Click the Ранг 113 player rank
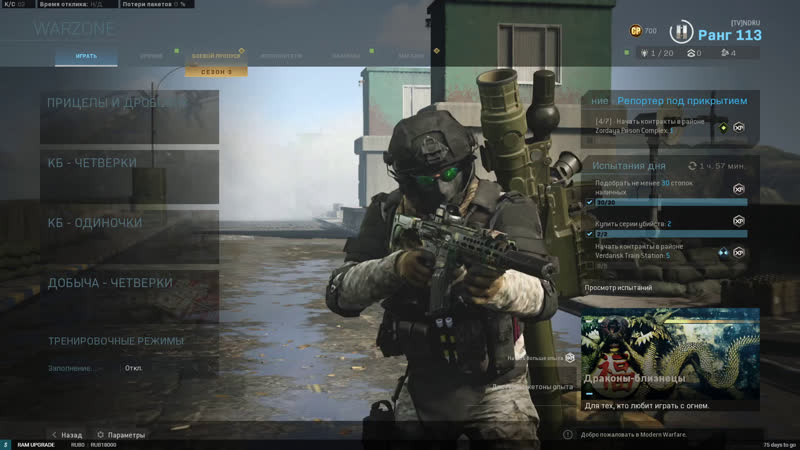This screenshot has height=450, width=800. pyautogui.click(x=729, y=35)
